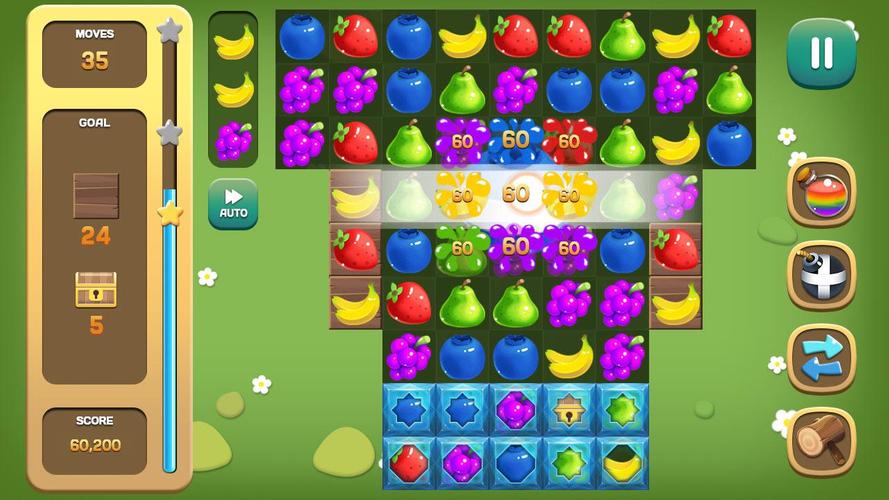
Task: Activate the swap arrows booster
Action: click(x=822, y=358)
